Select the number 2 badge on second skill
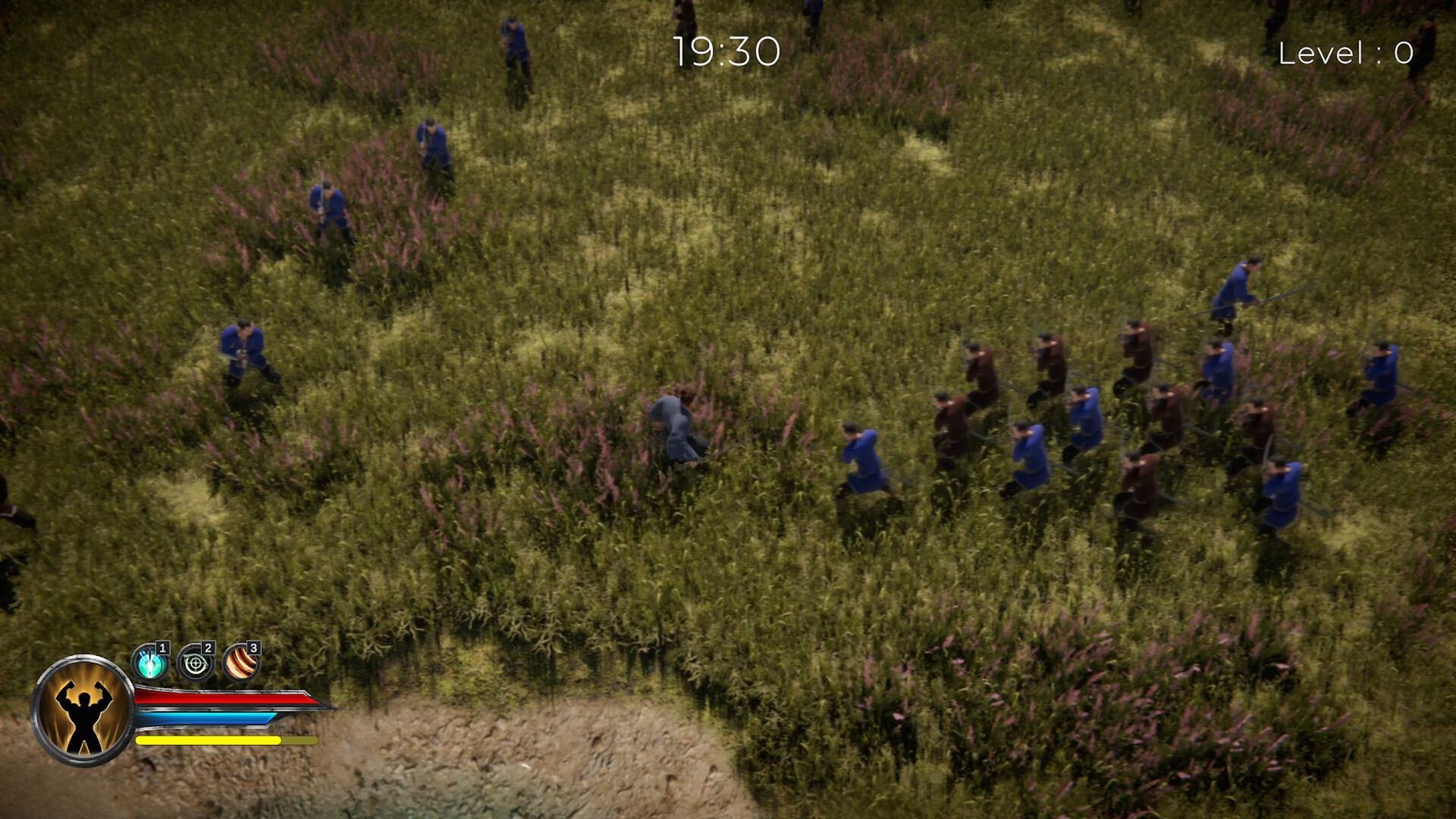 [208, 648]
